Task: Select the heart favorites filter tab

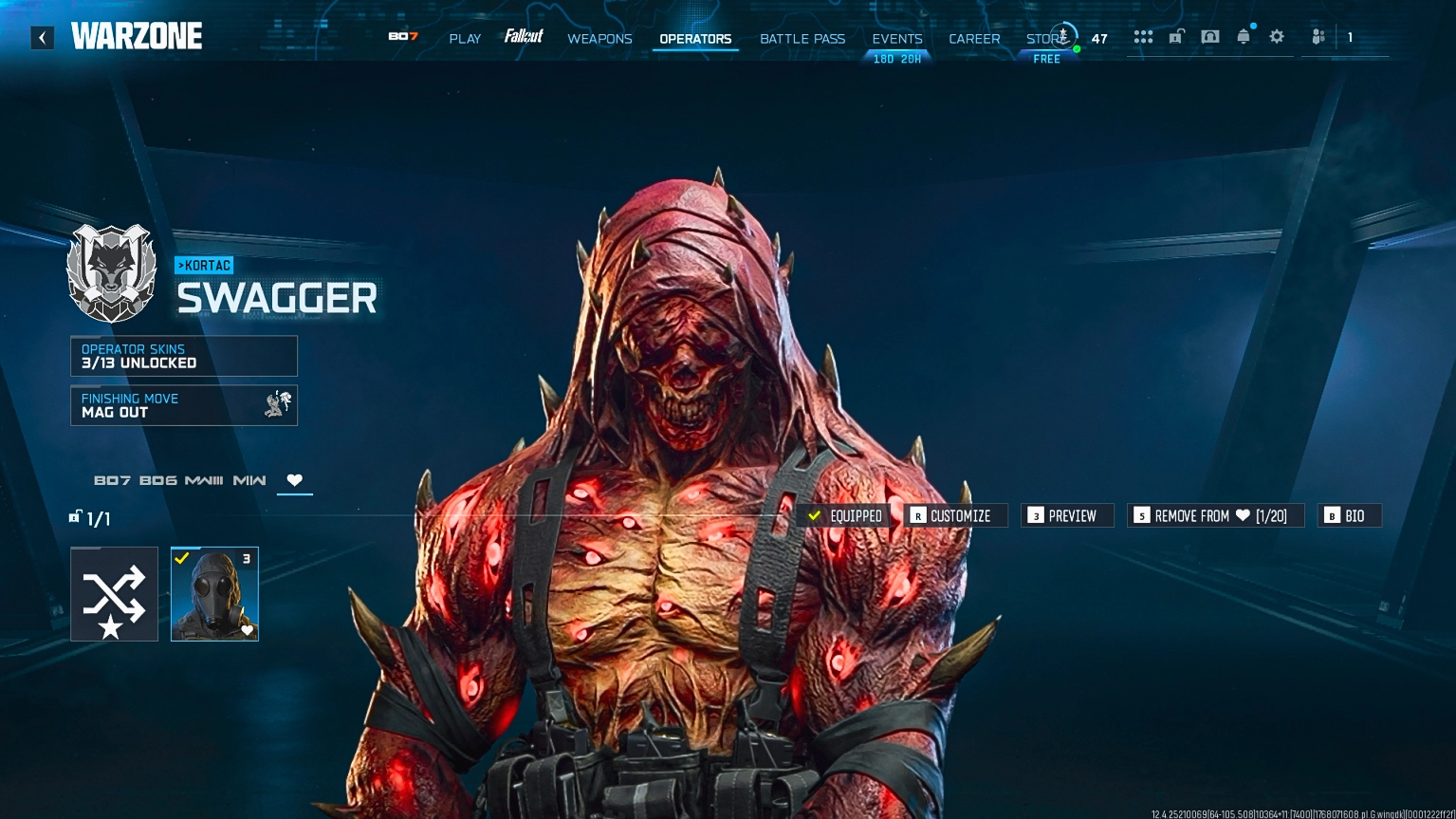Action: pyautogui.click(x=294, y=480)
